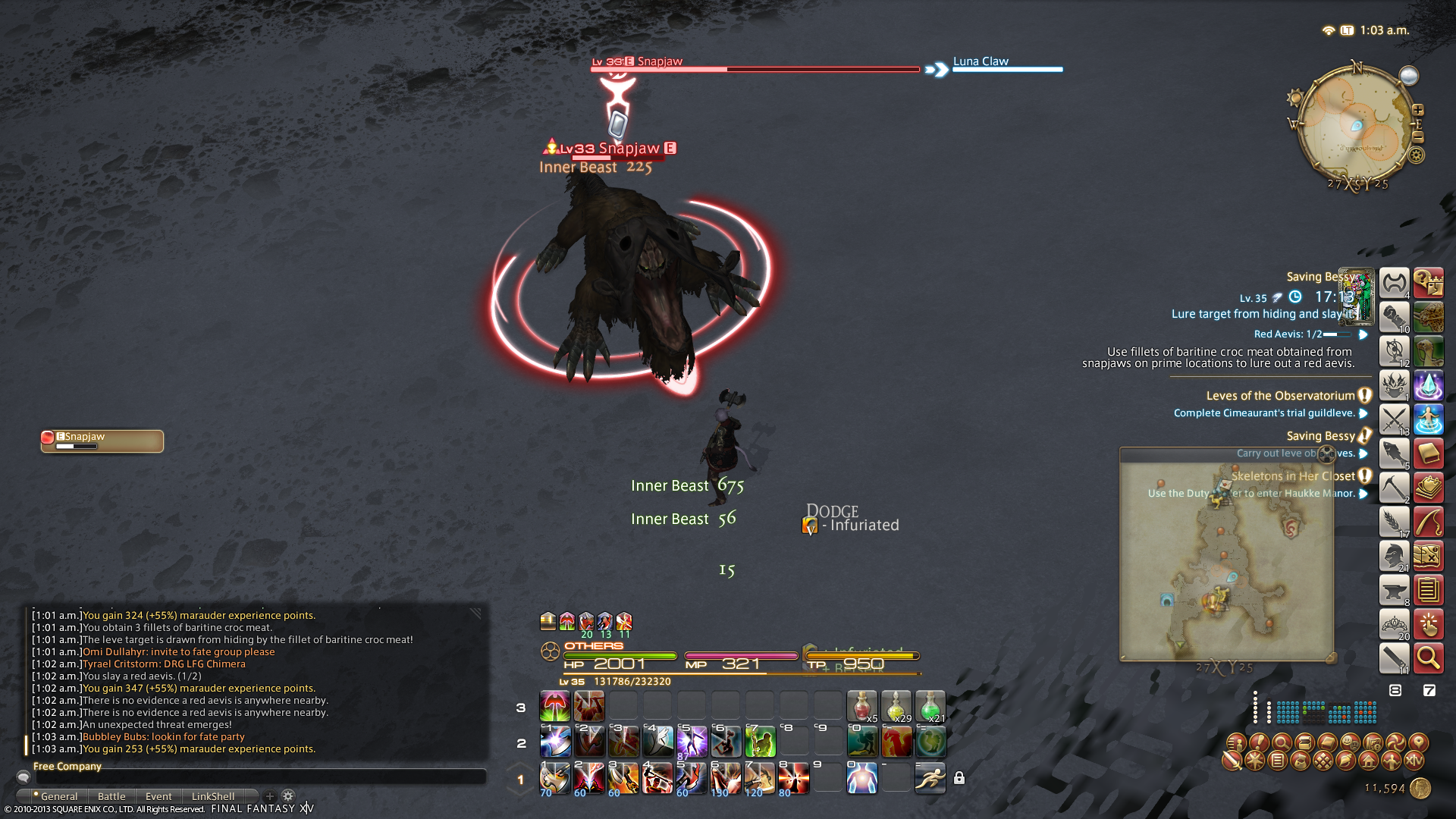Image resolution: width=1456 pixels, height=819 pixels.
Task: Open the General chat tab
Action: coord(58,796)
